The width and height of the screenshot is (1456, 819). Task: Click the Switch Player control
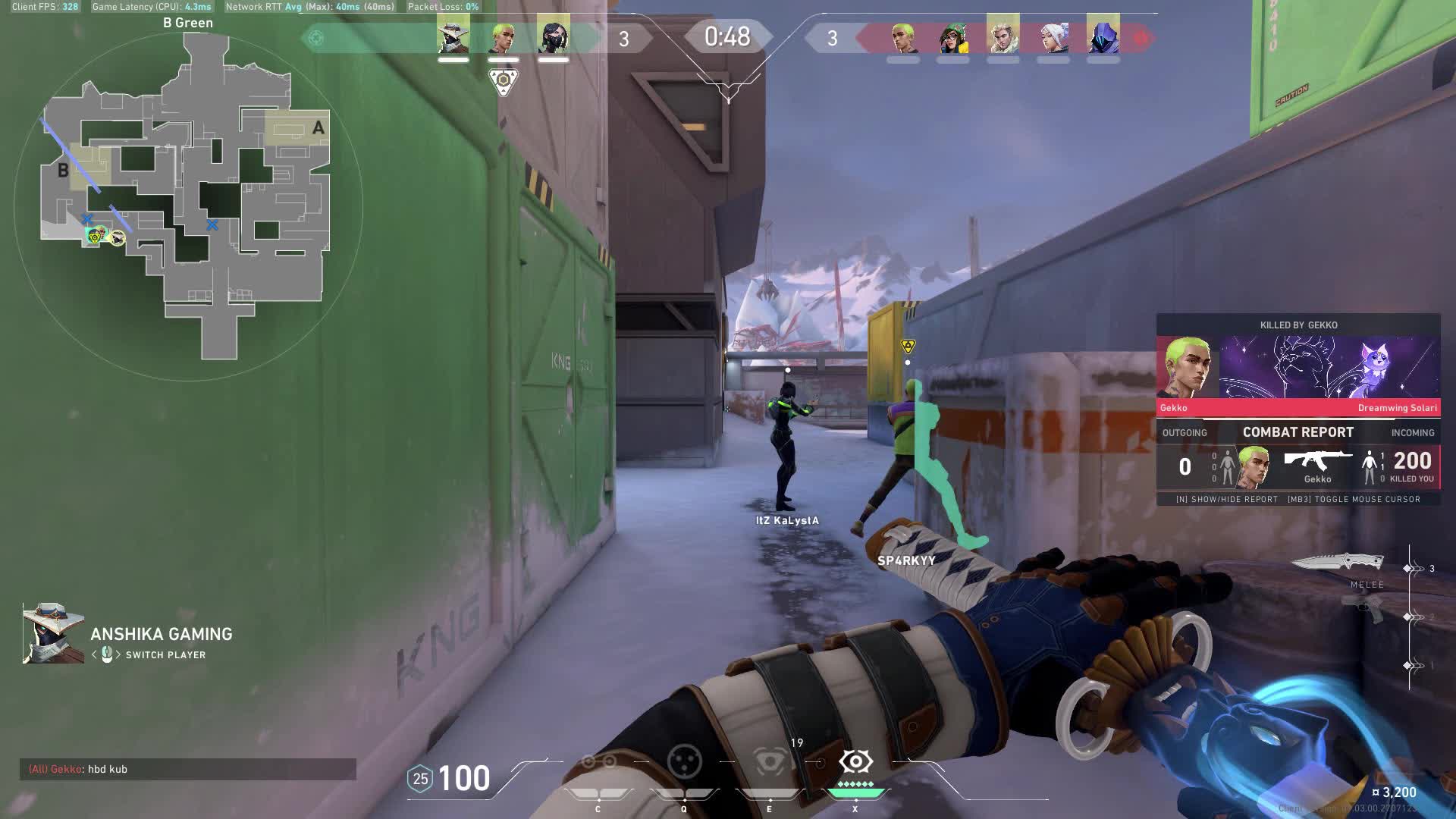[x=165, y=655]
